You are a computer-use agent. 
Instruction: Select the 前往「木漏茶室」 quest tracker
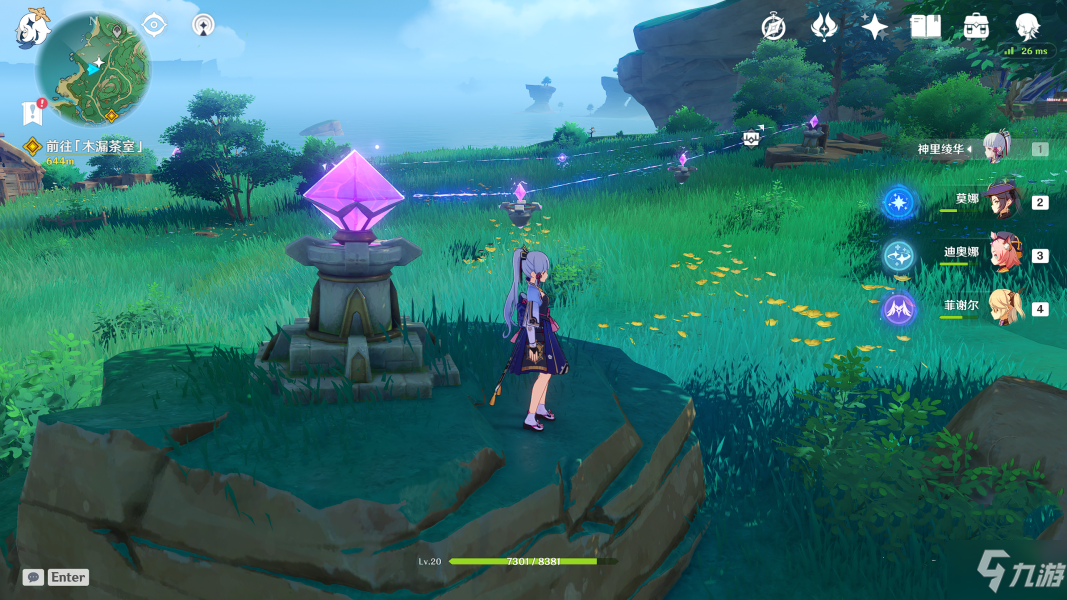[92, 146]
